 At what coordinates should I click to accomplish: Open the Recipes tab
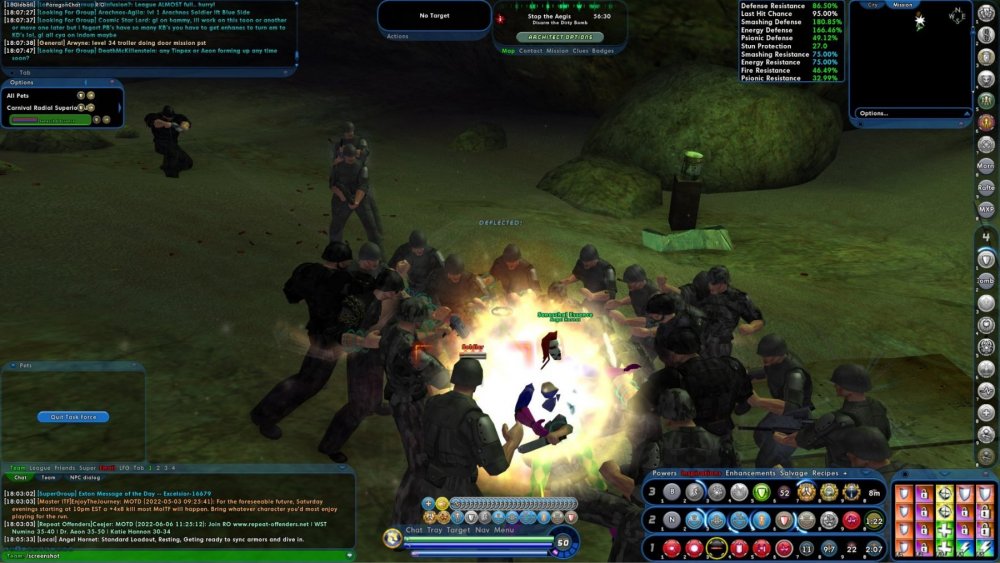(828, 472)
